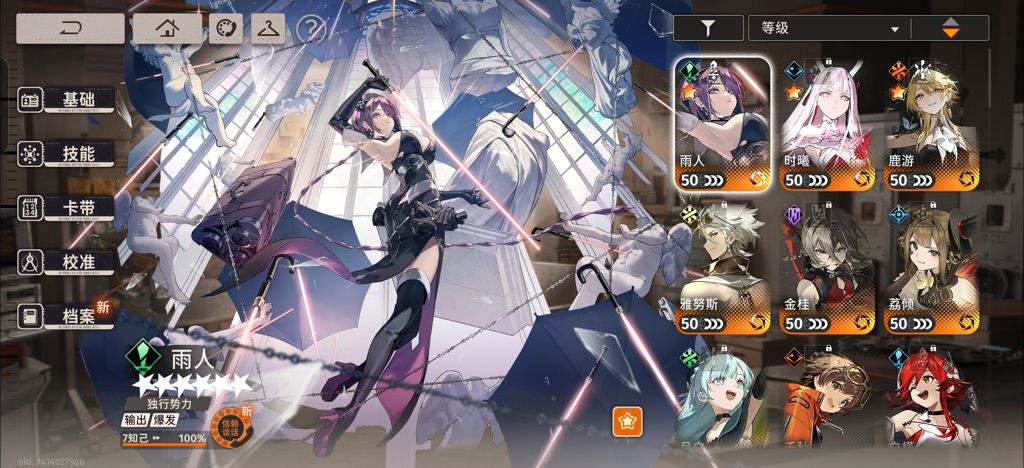Open the 等级 sort dropdown

(x=827, y=29)
